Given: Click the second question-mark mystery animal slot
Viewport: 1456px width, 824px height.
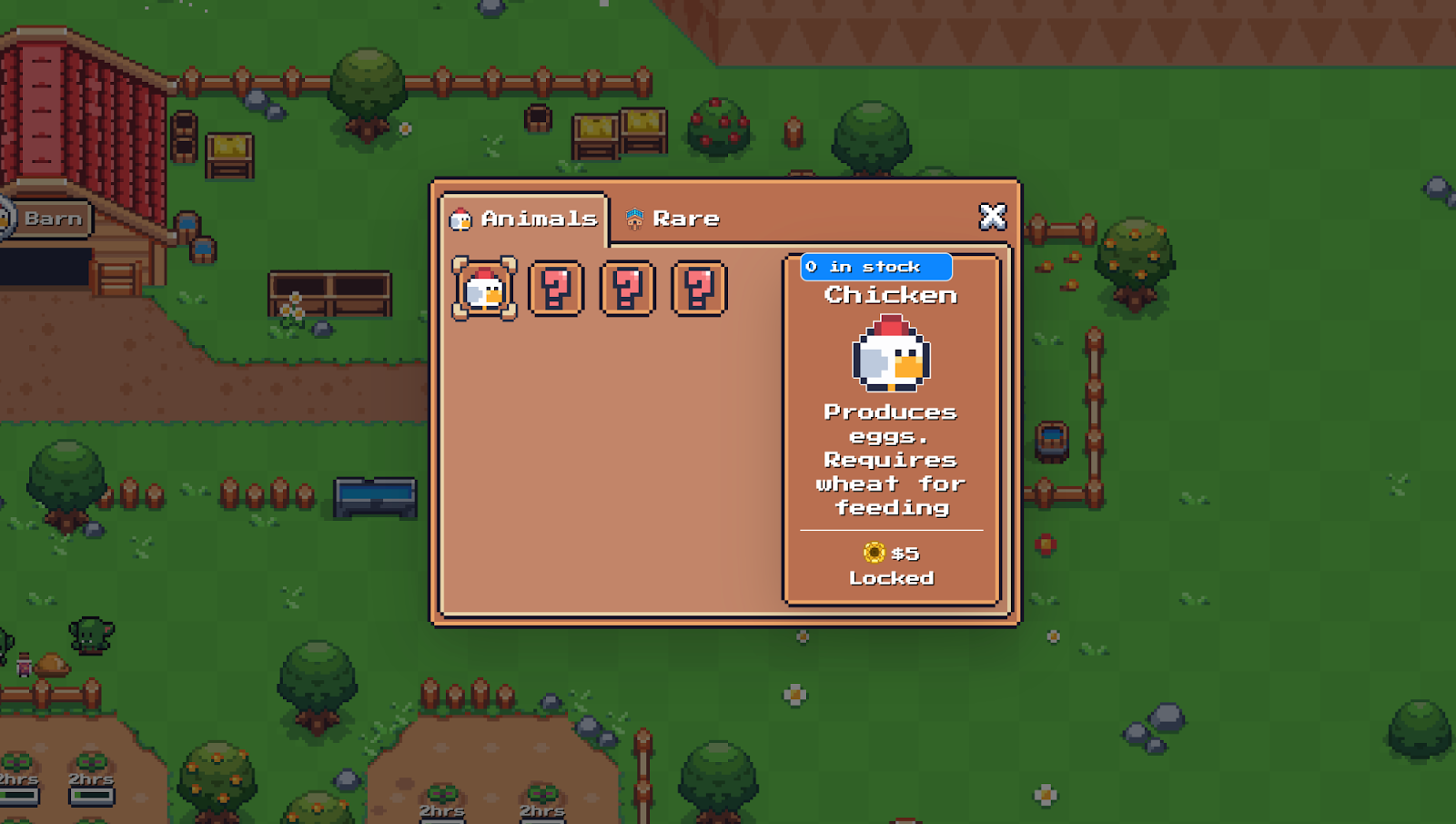Looking at the screenshot, I should click(x=625, y=290).
